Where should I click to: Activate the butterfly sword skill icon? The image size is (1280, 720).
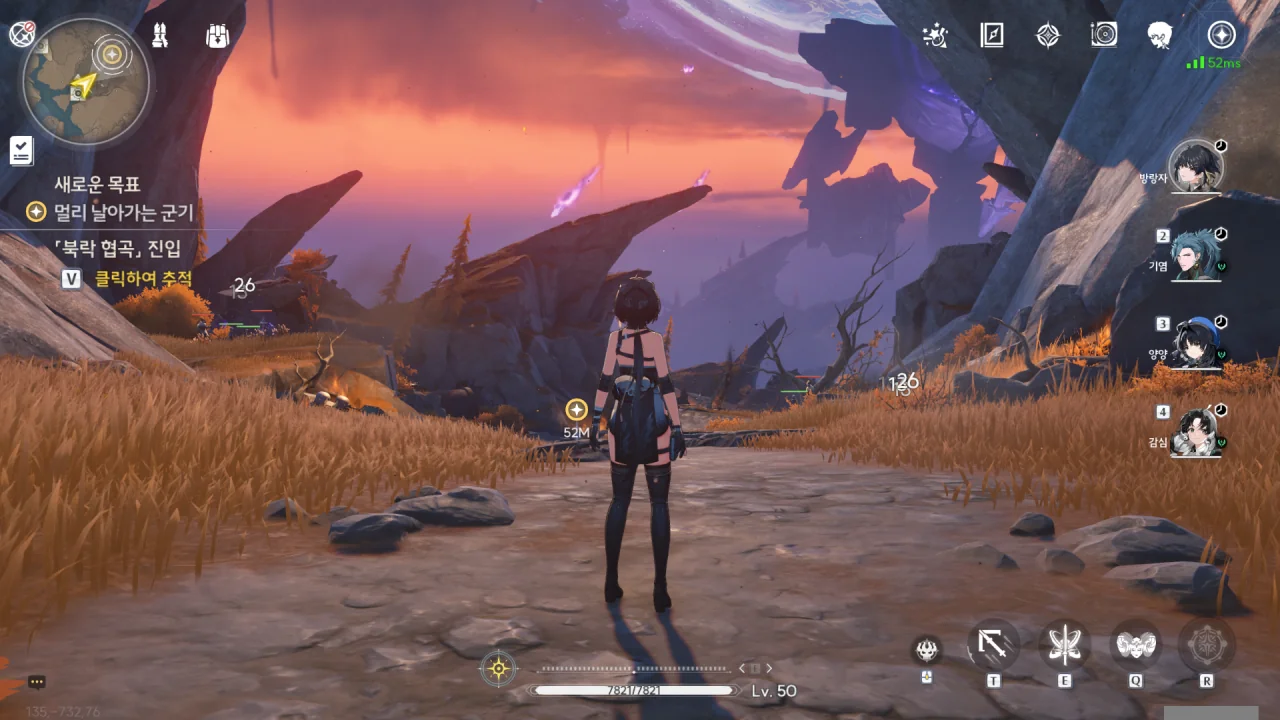coord(1064,645)
